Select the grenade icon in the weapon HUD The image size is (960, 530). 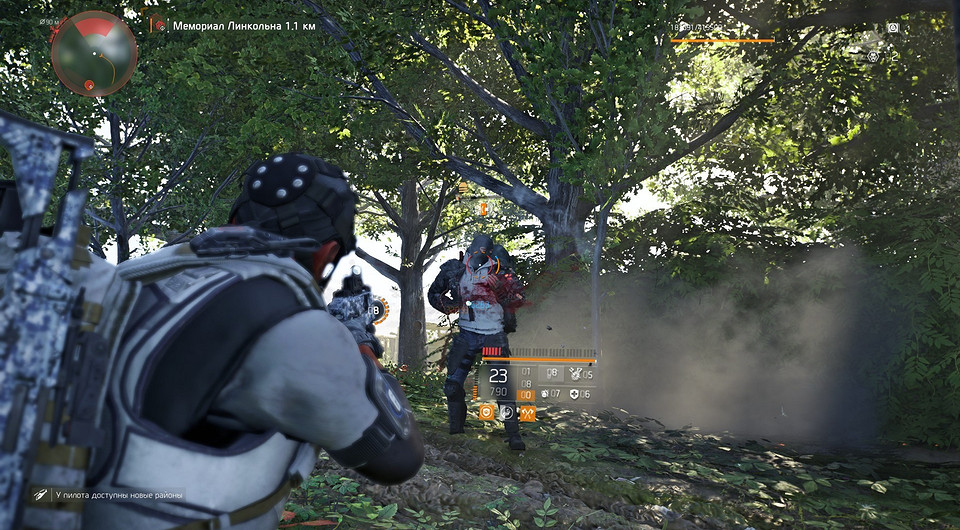click(x=546, y=394)
